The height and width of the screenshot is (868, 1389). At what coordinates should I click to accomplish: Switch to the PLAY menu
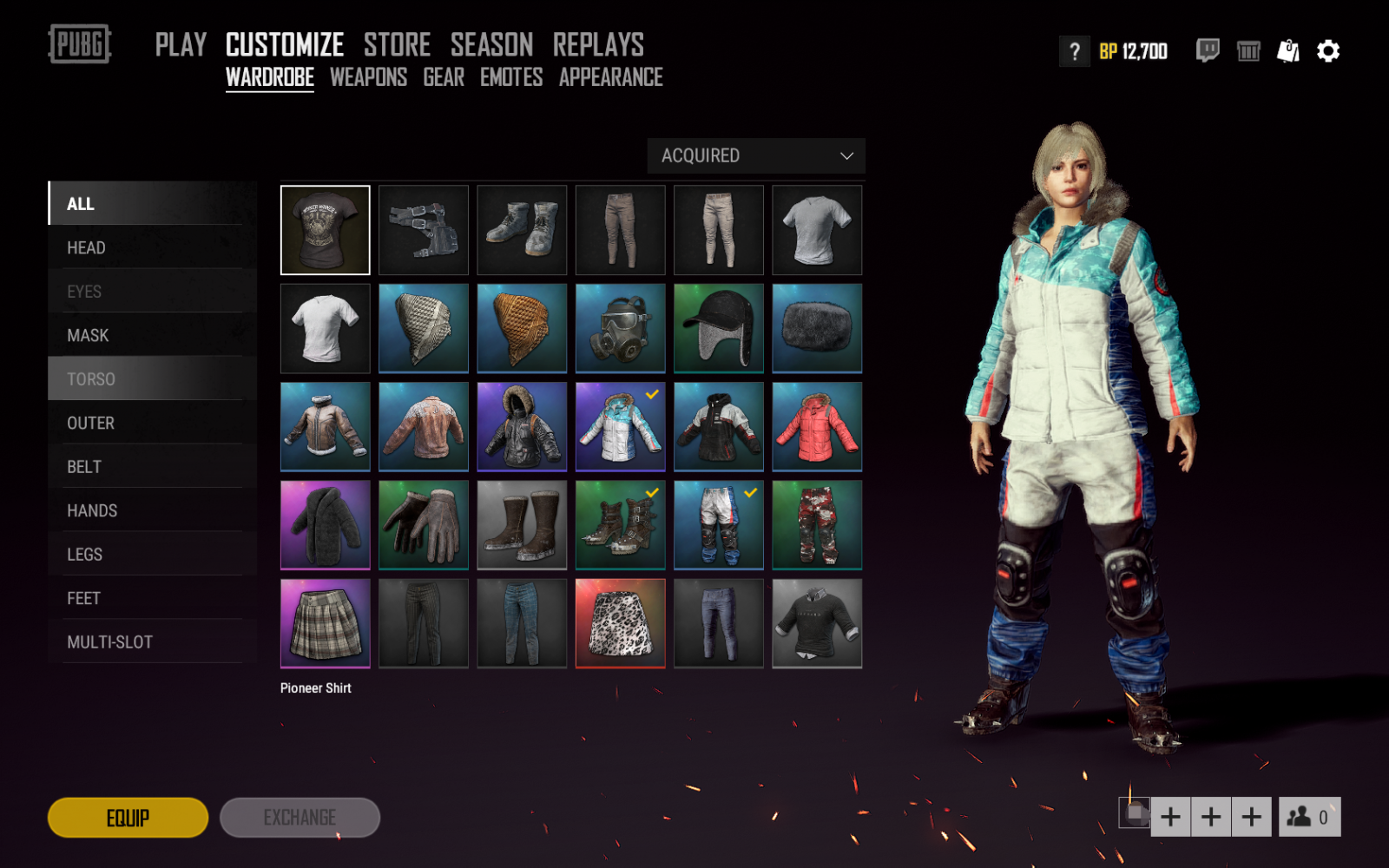[181, 45]
